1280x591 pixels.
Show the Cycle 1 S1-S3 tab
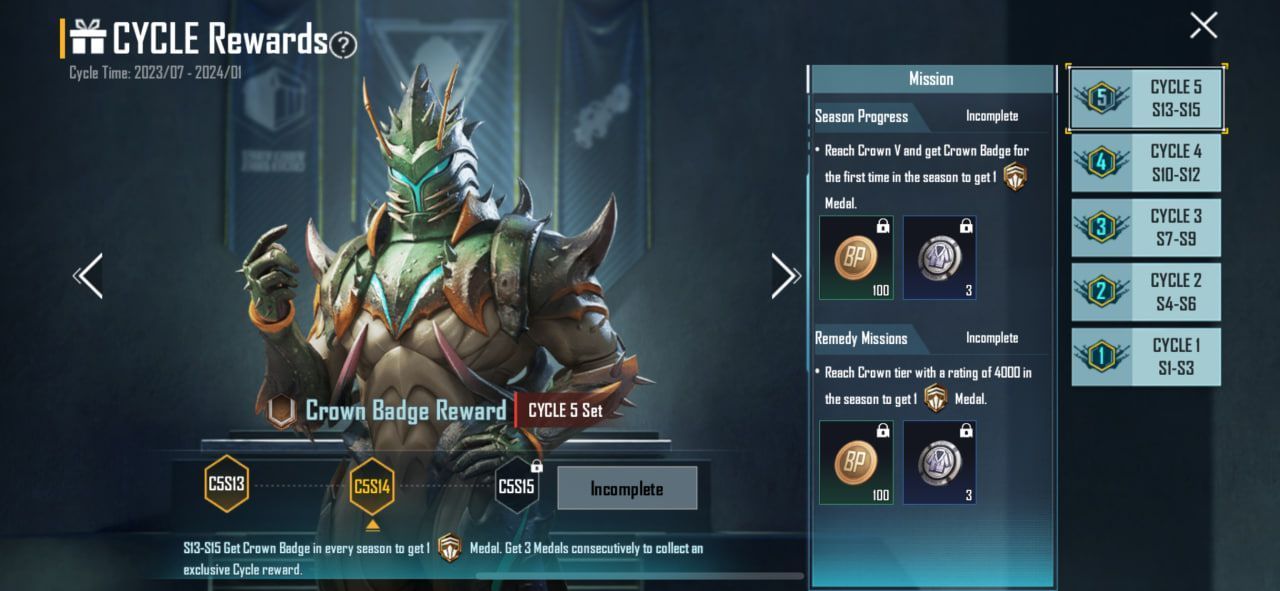(1146, 357)
